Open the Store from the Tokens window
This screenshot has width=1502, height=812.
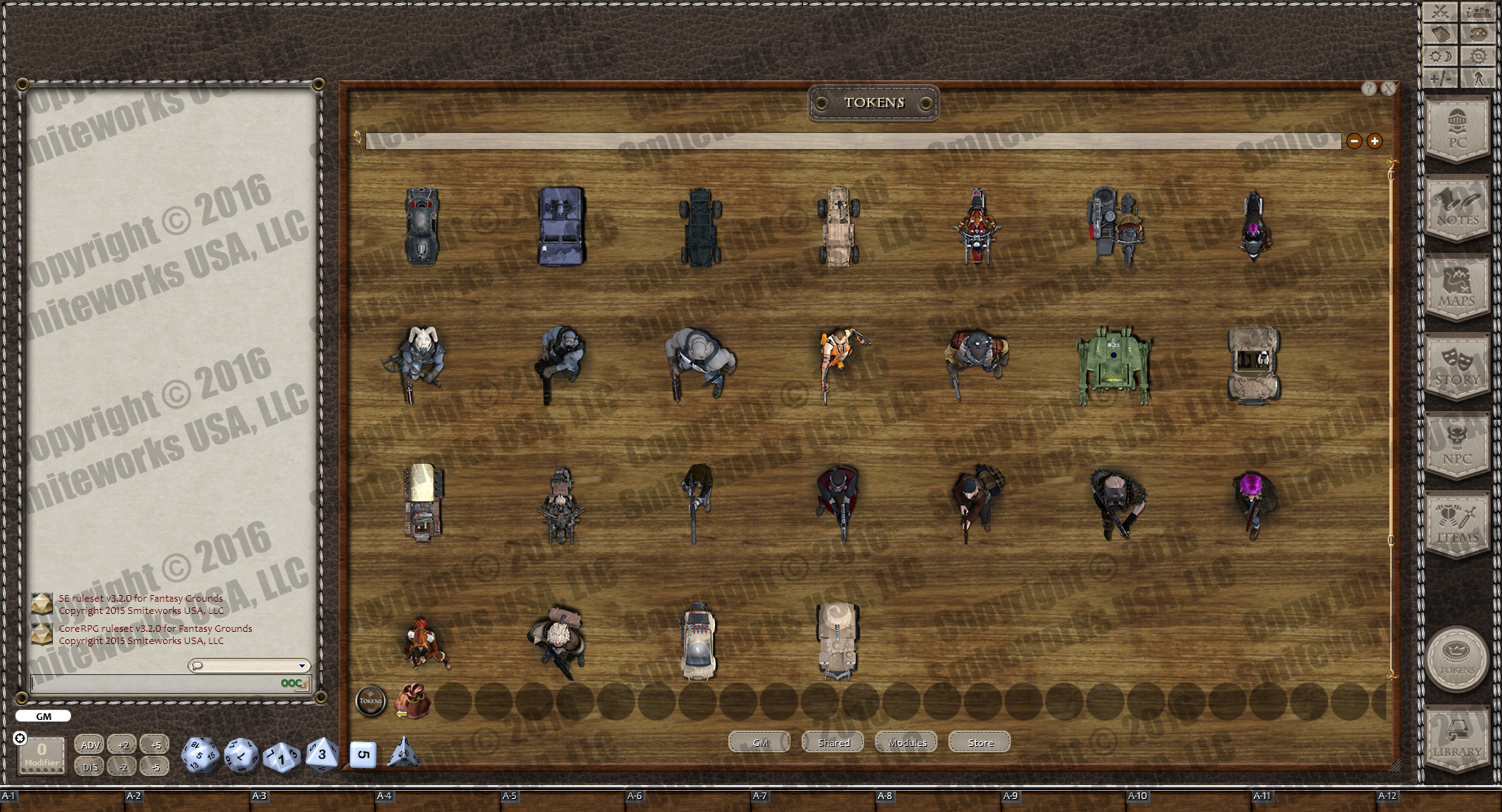click(979, 742)
